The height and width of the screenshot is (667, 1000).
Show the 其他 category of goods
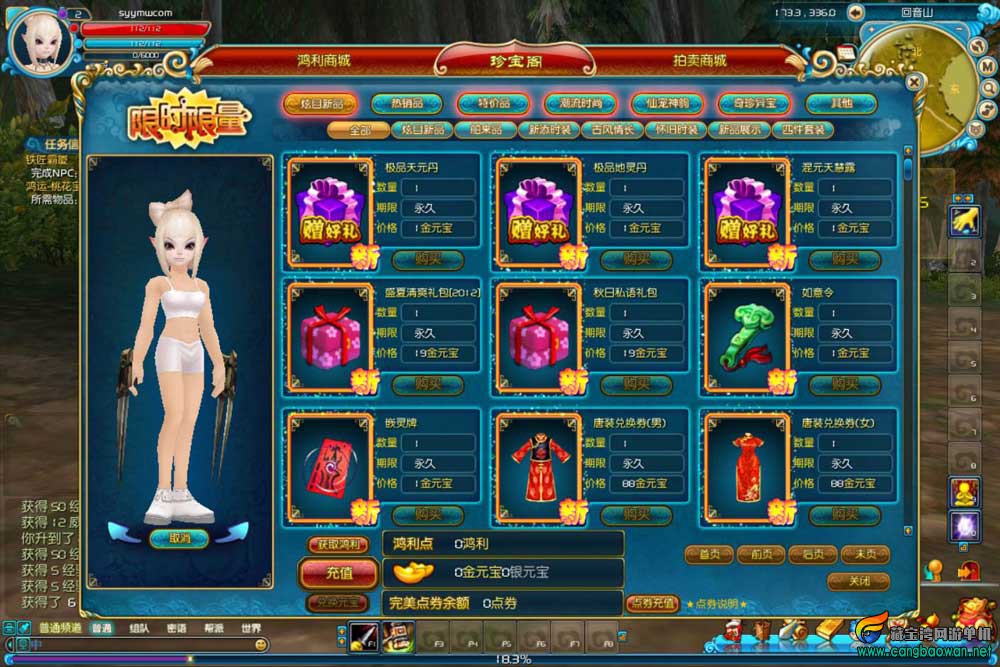841,103
